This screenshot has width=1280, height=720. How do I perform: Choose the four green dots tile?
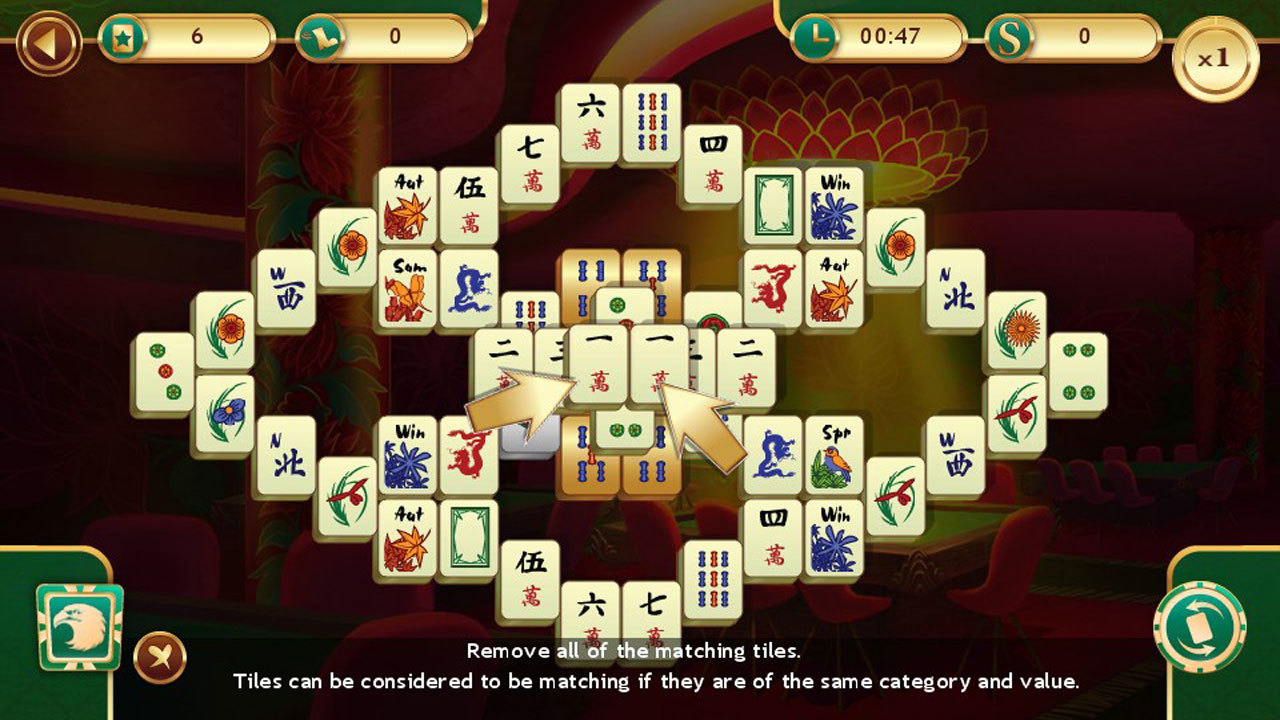coord(1077,372)
